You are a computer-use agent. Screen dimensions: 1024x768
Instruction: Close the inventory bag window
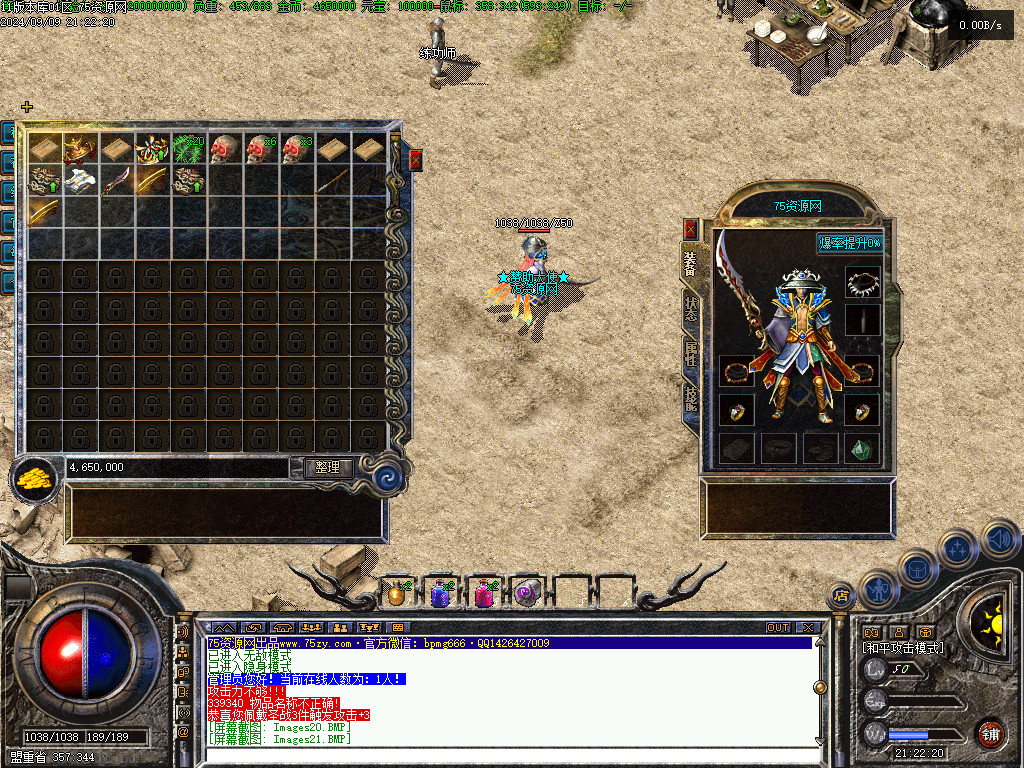click(416, 160)
